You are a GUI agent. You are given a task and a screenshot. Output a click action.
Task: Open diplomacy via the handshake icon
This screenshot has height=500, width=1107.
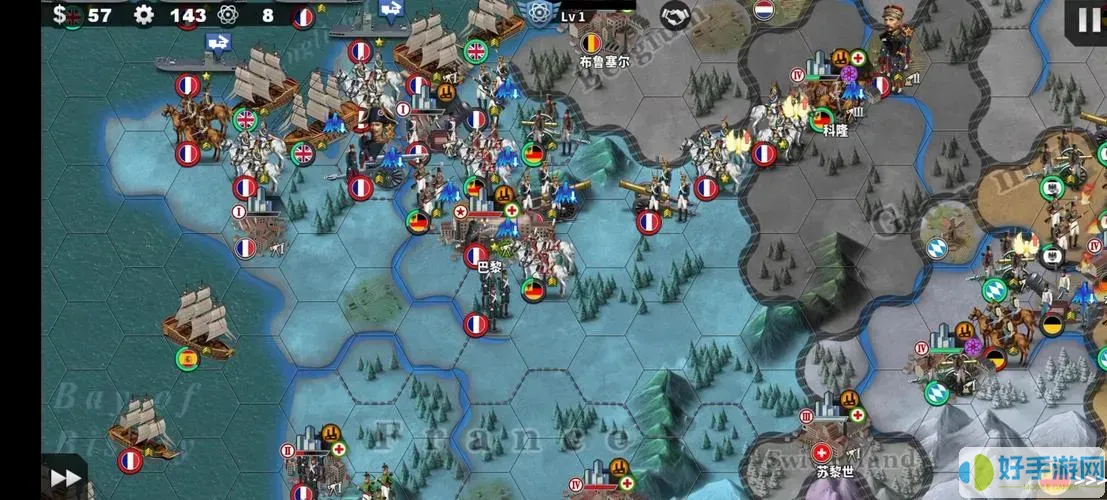tap(676, 15)
